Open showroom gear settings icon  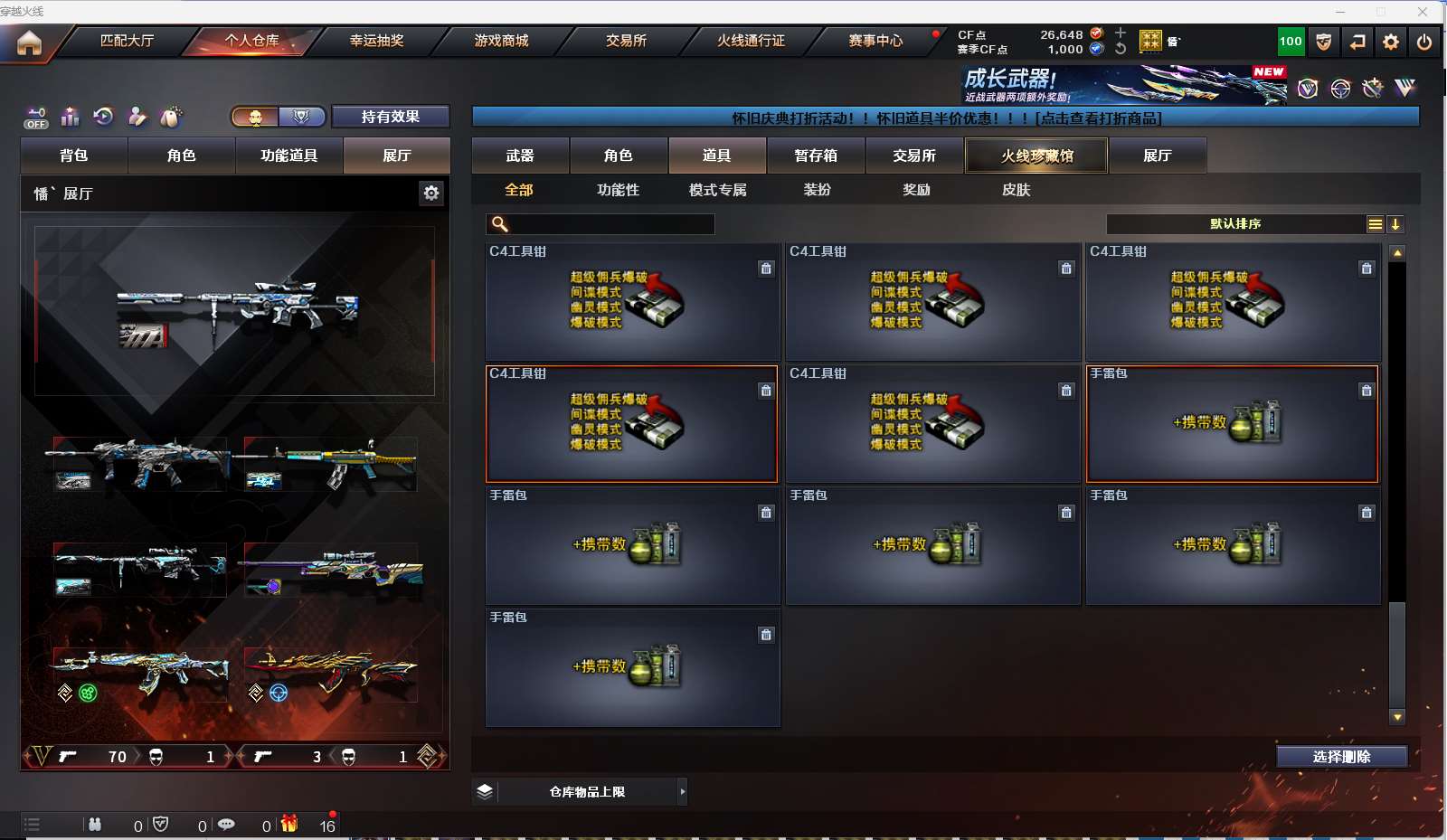coord(431,193)
